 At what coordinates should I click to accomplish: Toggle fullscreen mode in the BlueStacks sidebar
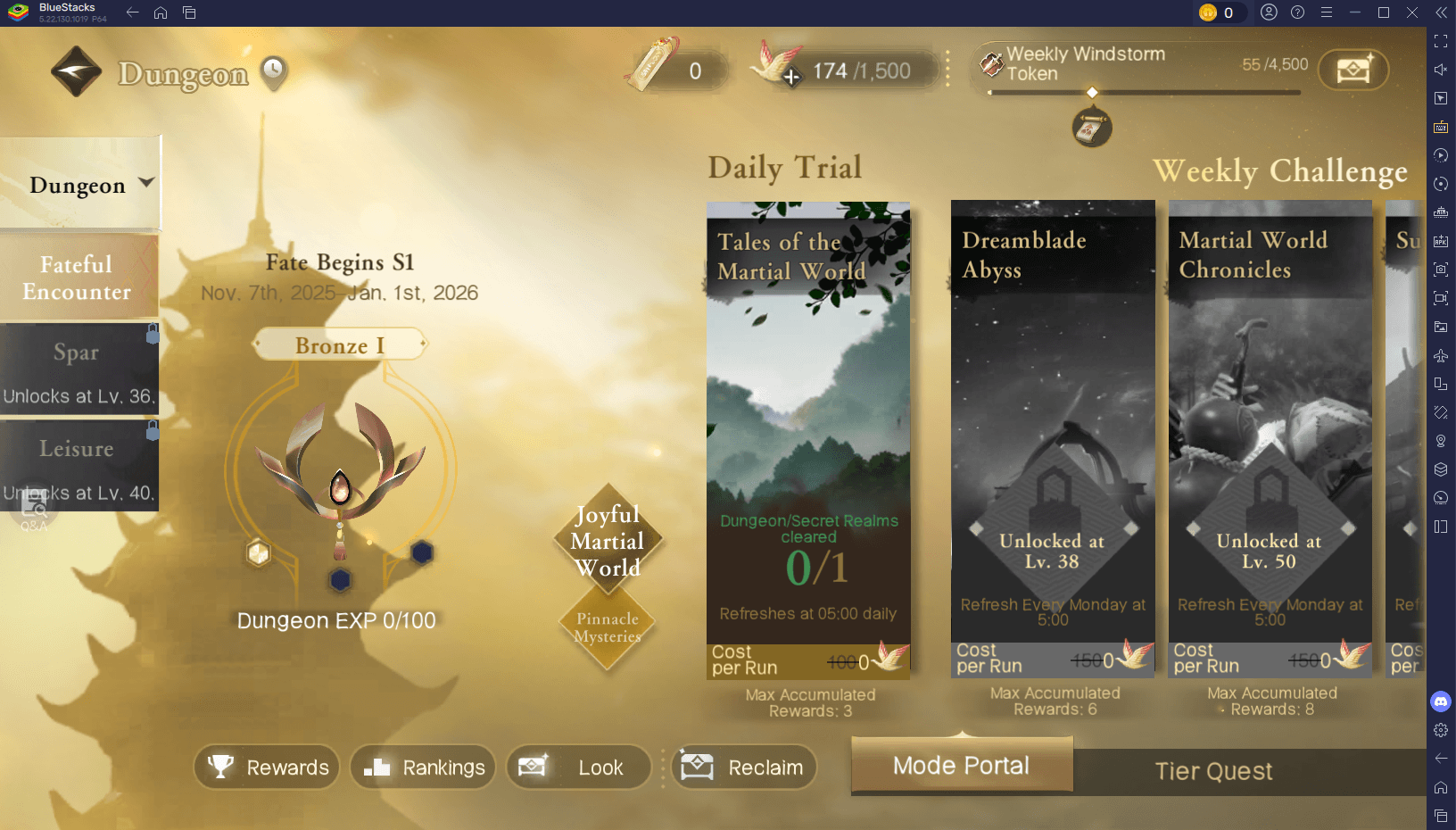click(x=1441, y=40)
